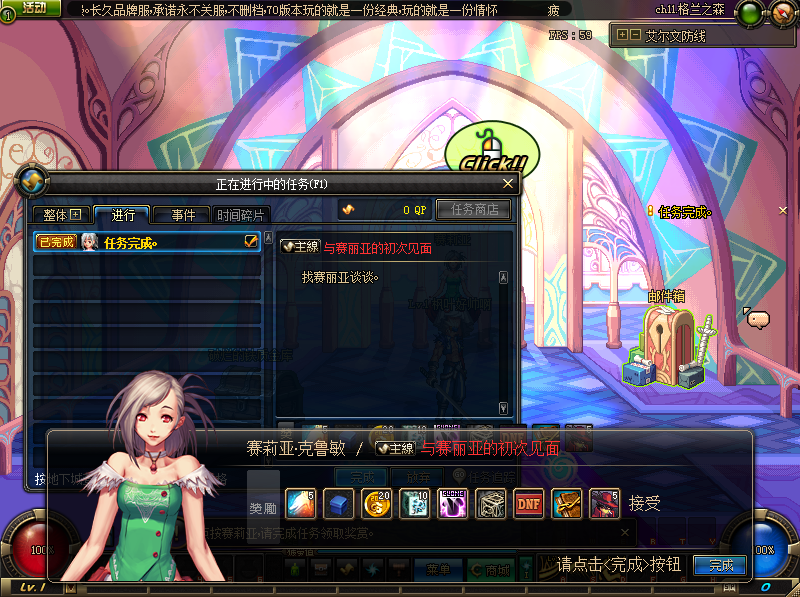The image size is (800, 597).
Task: Select the red DNF reward icon
Action: point(528,503)
